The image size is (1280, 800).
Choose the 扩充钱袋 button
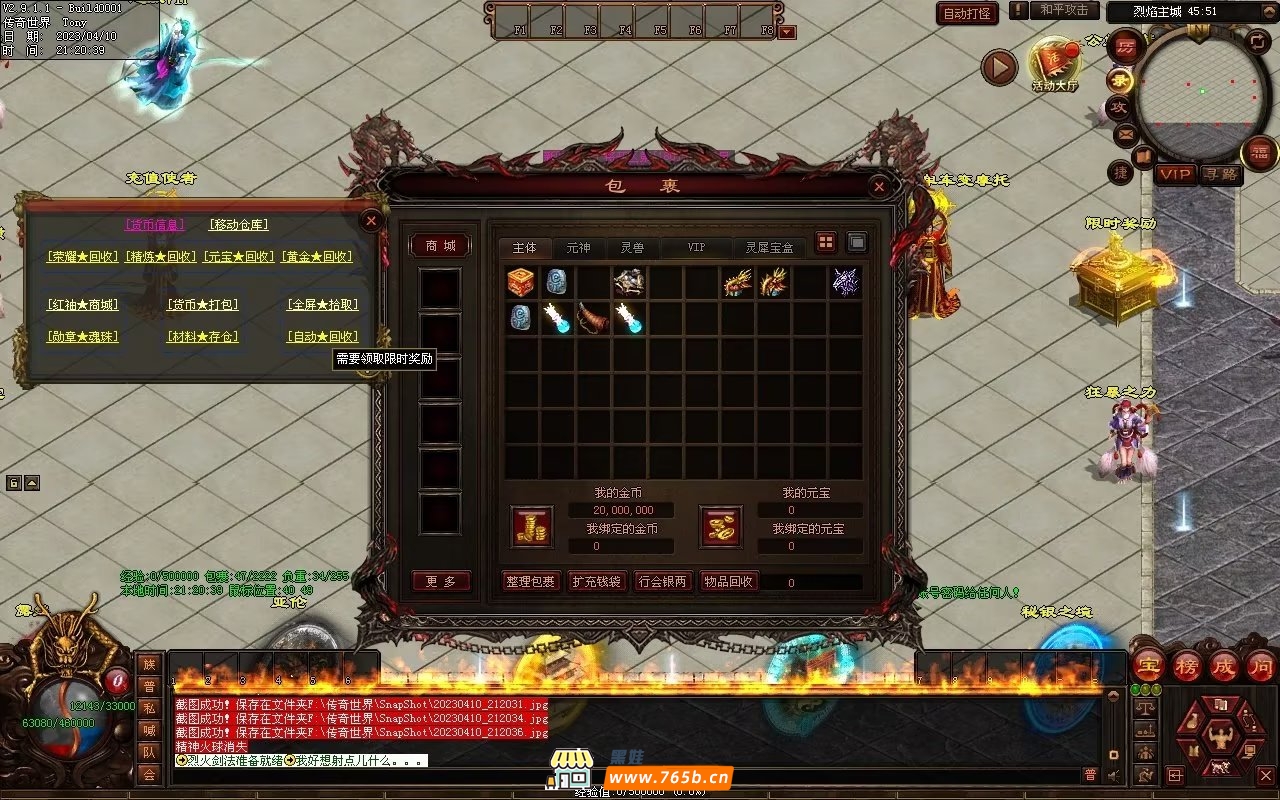(596, 581)
